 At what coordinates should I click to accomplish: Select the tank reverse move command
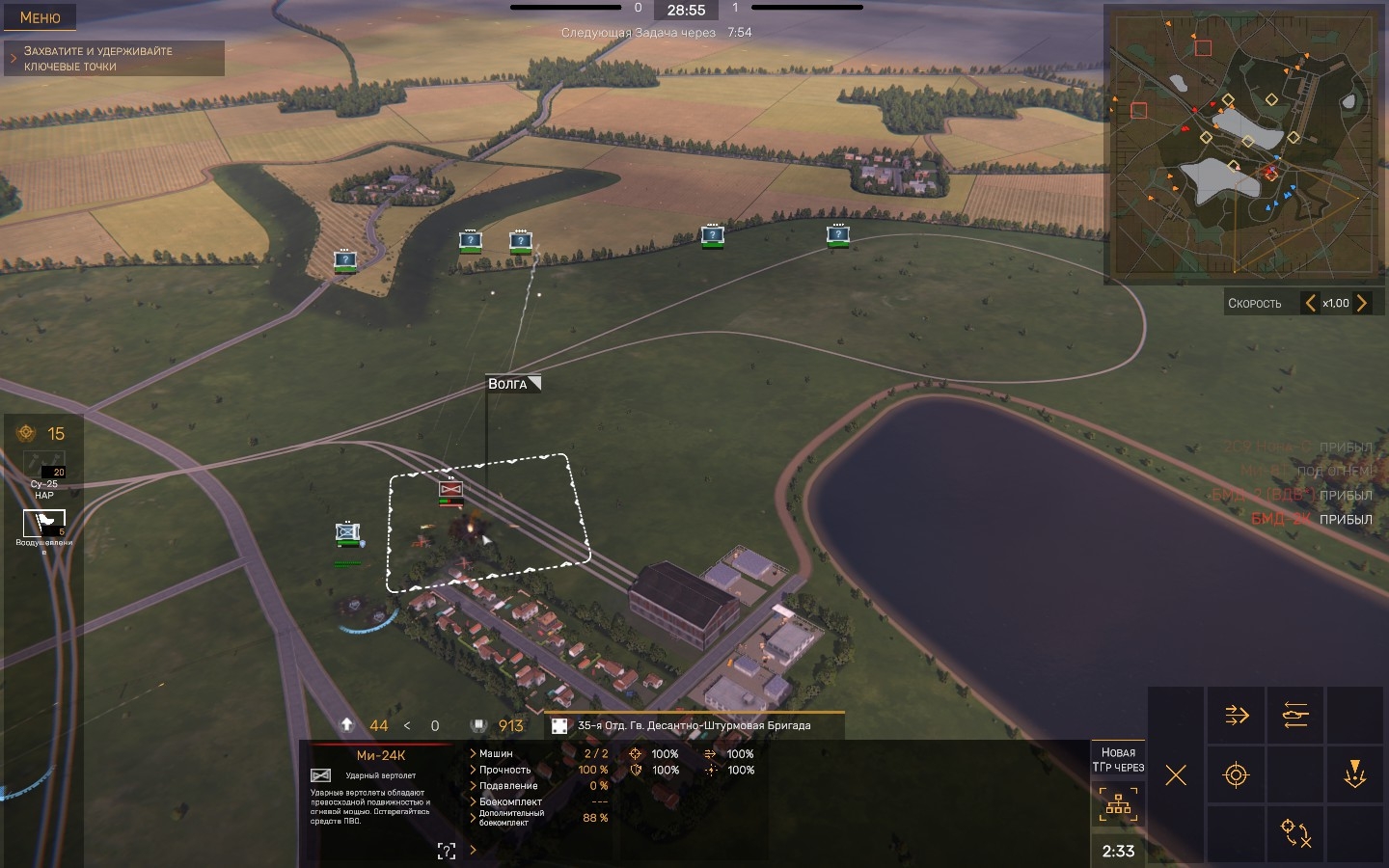click(1295, 715)
